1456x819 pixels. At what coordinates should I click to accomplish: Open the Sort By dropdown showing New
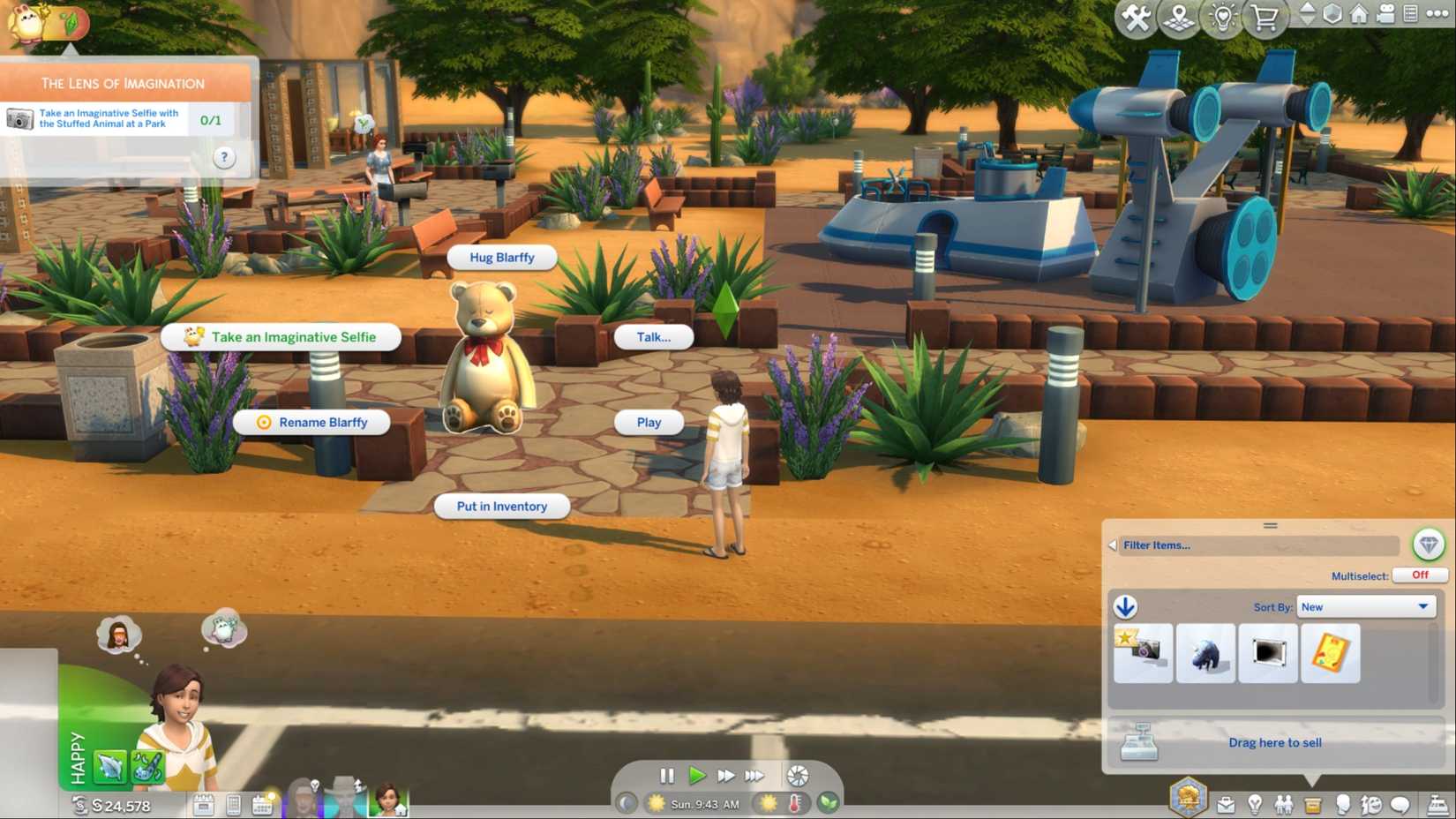click(1365, 606)
